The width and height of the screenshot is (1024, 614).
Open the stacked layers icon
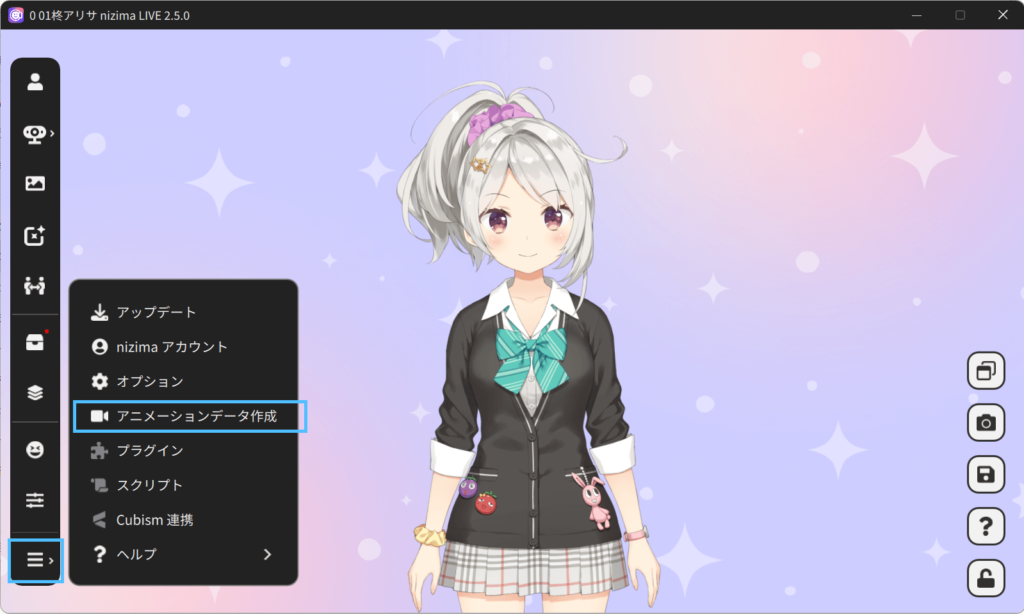click(35, 393)
